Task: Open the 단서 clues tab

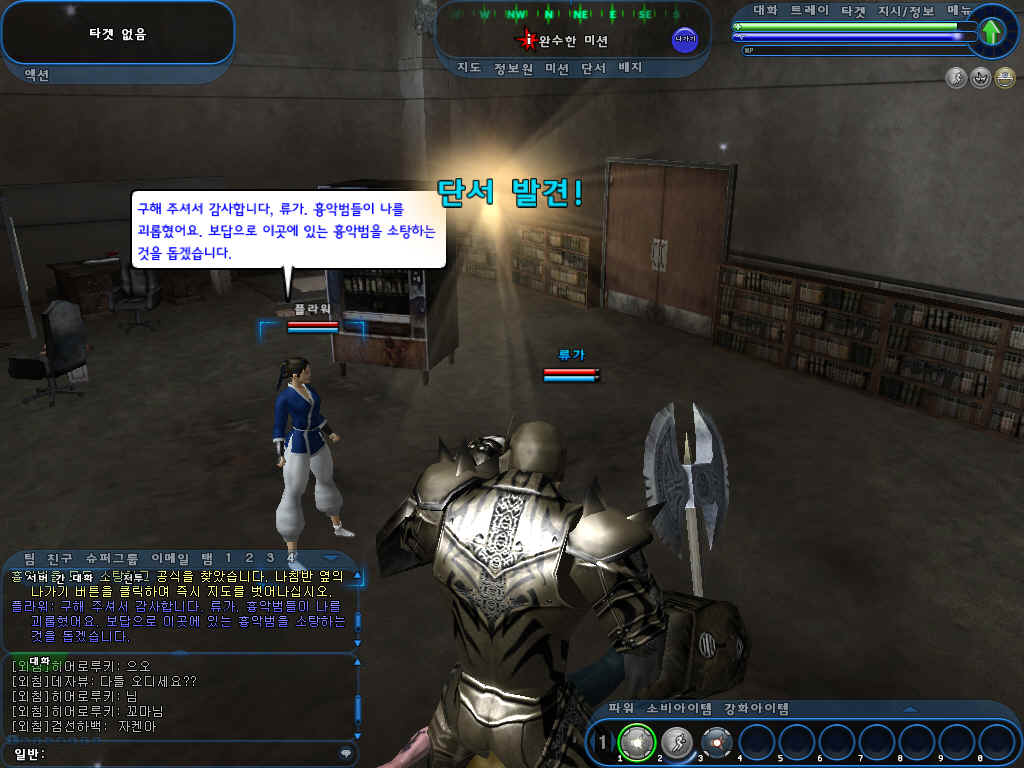Action: click(594, 68)
